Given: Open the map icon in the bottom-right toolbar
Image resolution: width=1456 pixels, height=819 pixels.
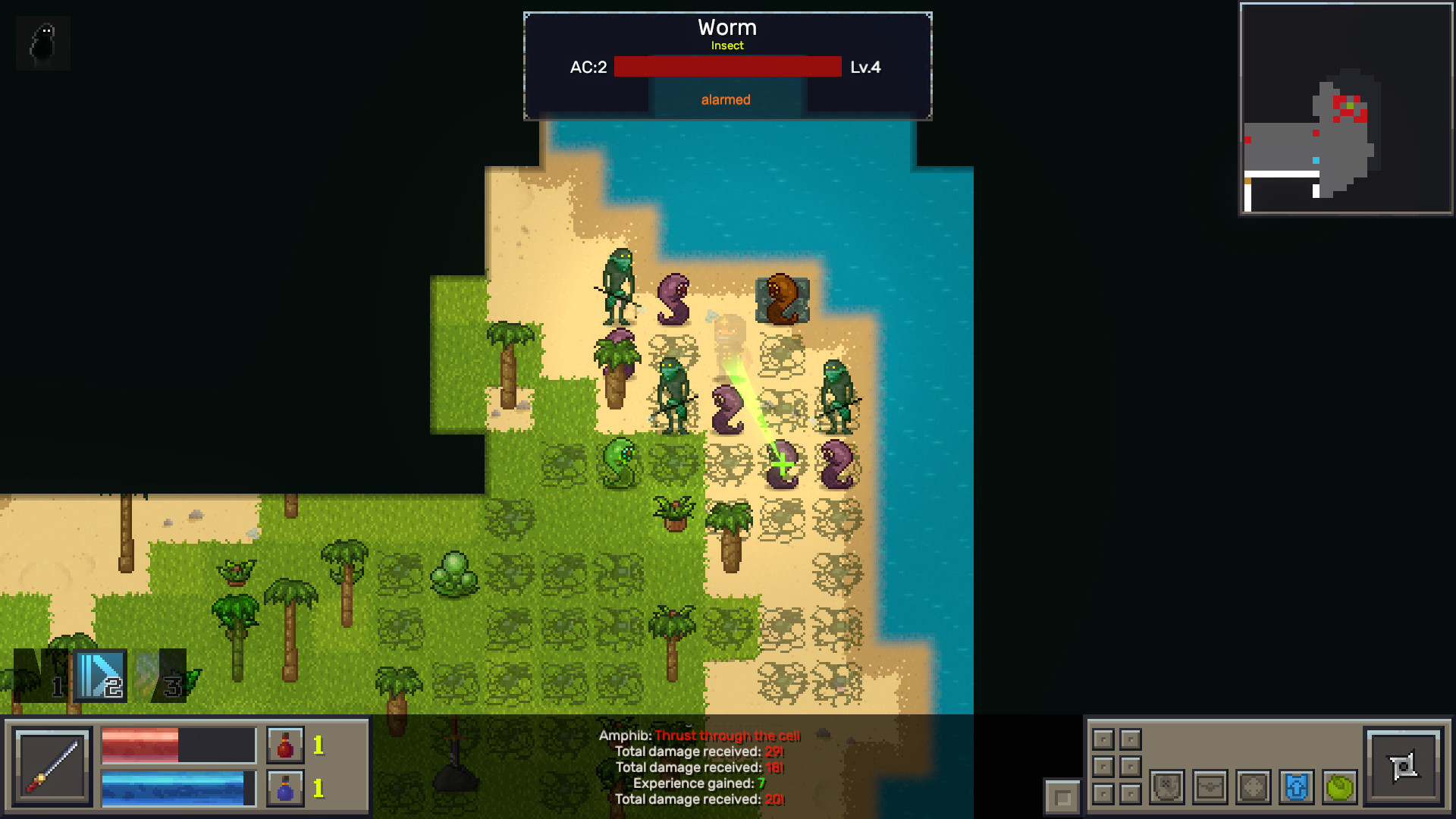Looking at the screenshot, I should [1167, 788].
